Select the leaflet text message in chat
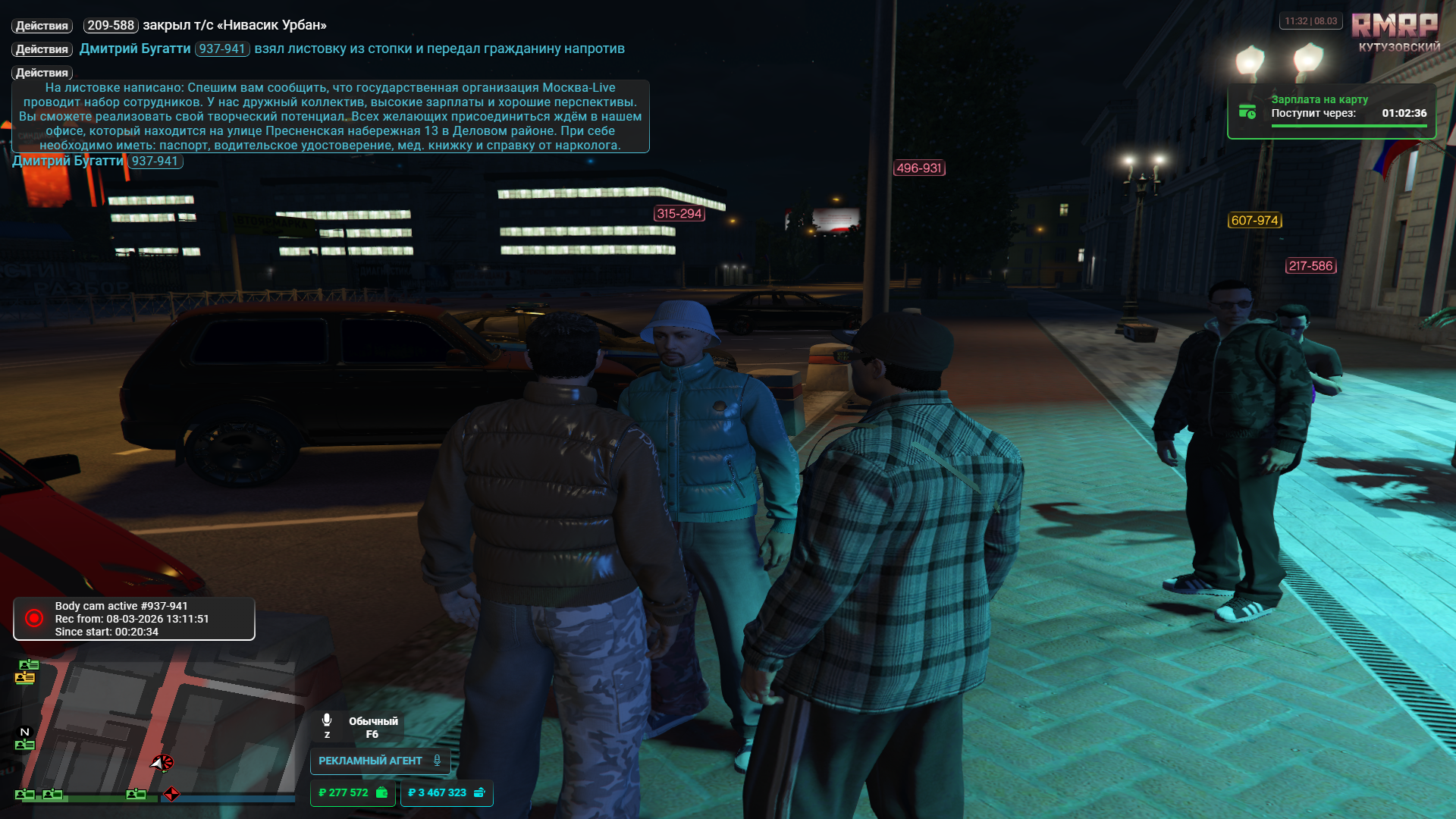Image resolution: width=1456 pixels, height=819 pixels. (x=330, y=116)
